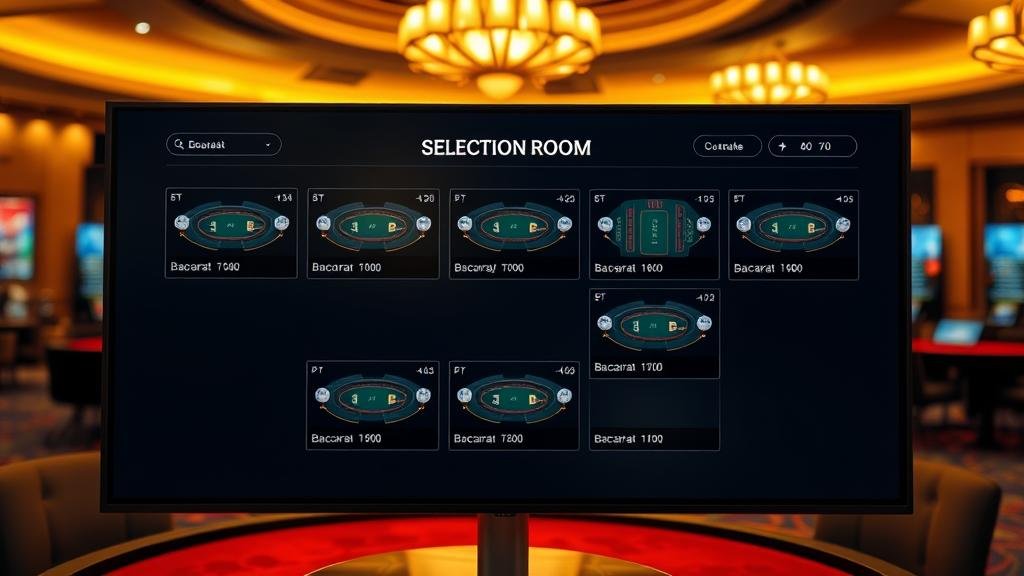Click the Courake button
The height and width of the screenshot is (576, 1024).
pos(726,146)
